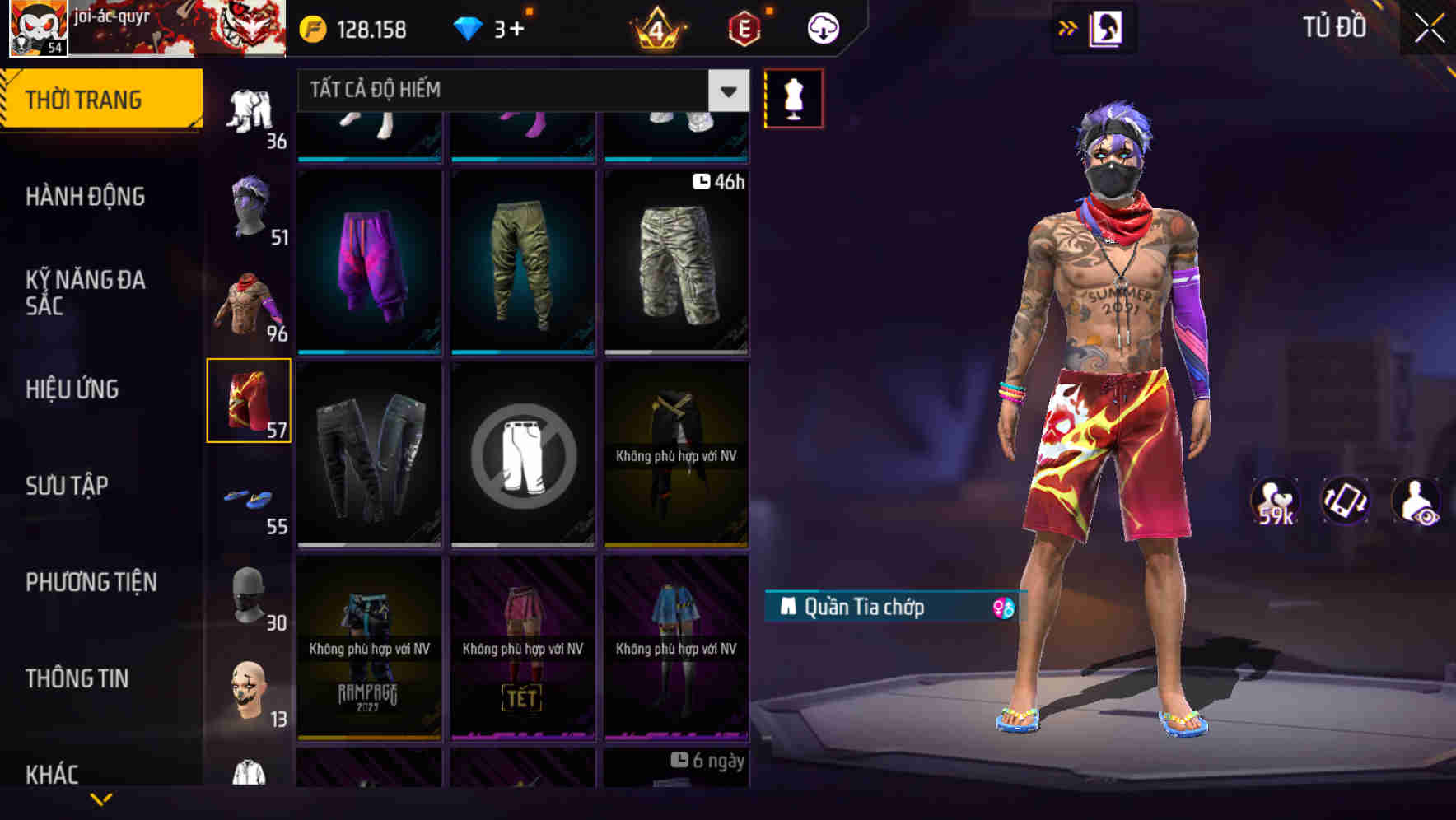Screen dimensions: 1456x820
Task: Click the red E badge icon
Action: click(744, 26)
